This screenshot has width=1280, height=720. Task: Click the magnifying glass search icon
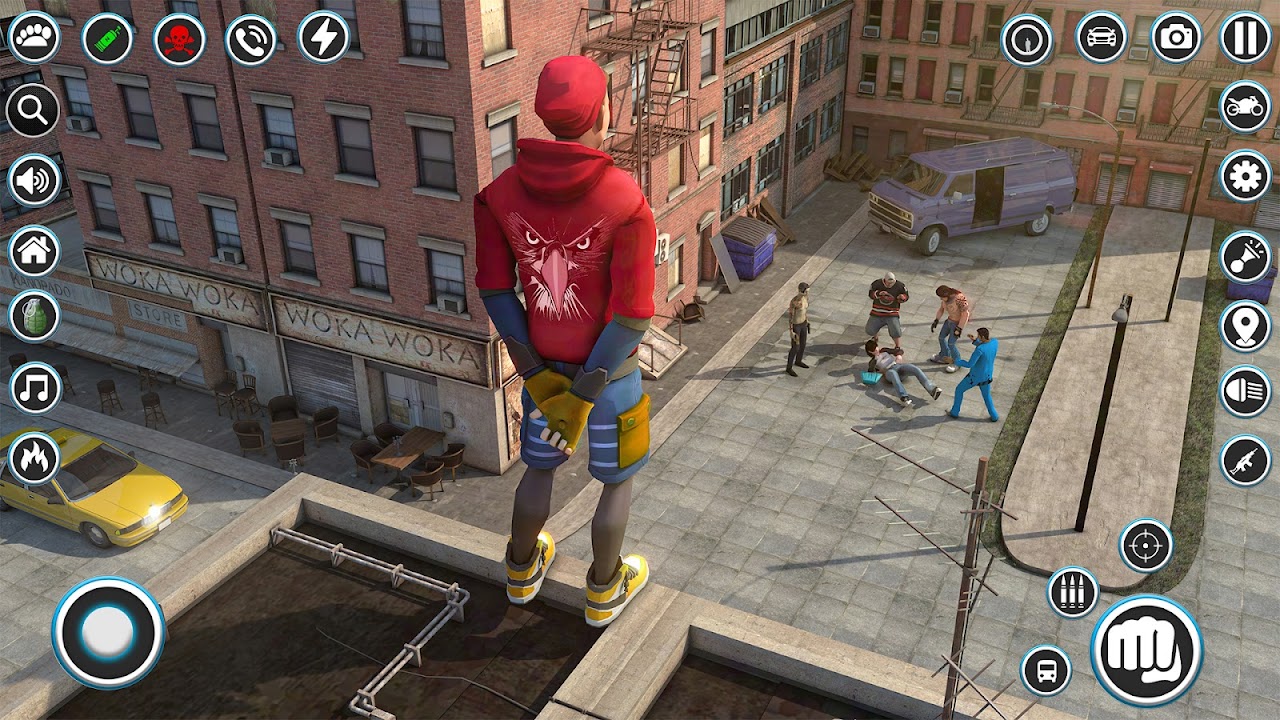33,109
